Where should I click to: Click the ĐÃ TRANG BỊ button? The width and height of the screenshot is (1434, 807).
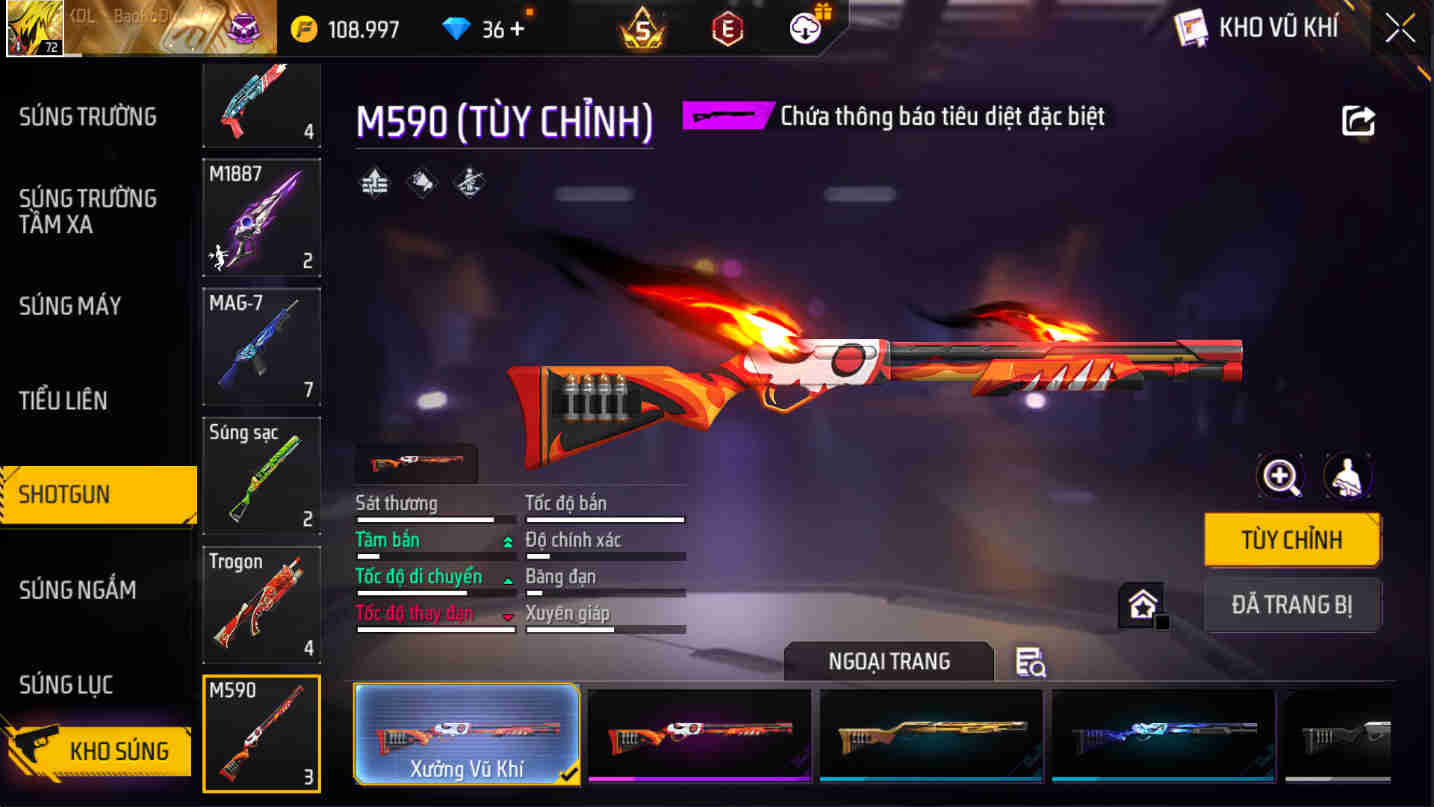pyautogui.click(x=1292, y=605)
